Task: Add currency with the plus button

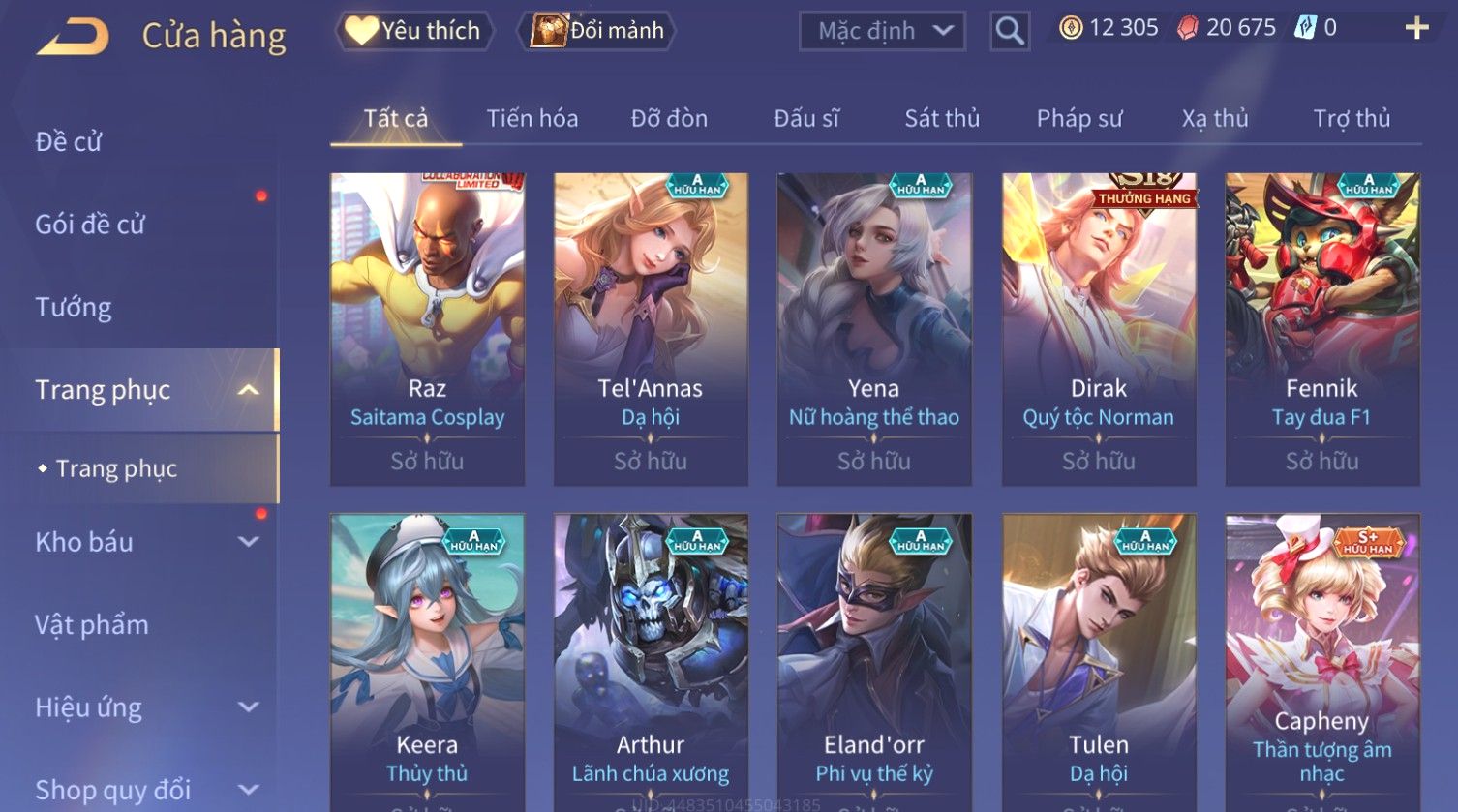Action: click(x=1416, y=28)
